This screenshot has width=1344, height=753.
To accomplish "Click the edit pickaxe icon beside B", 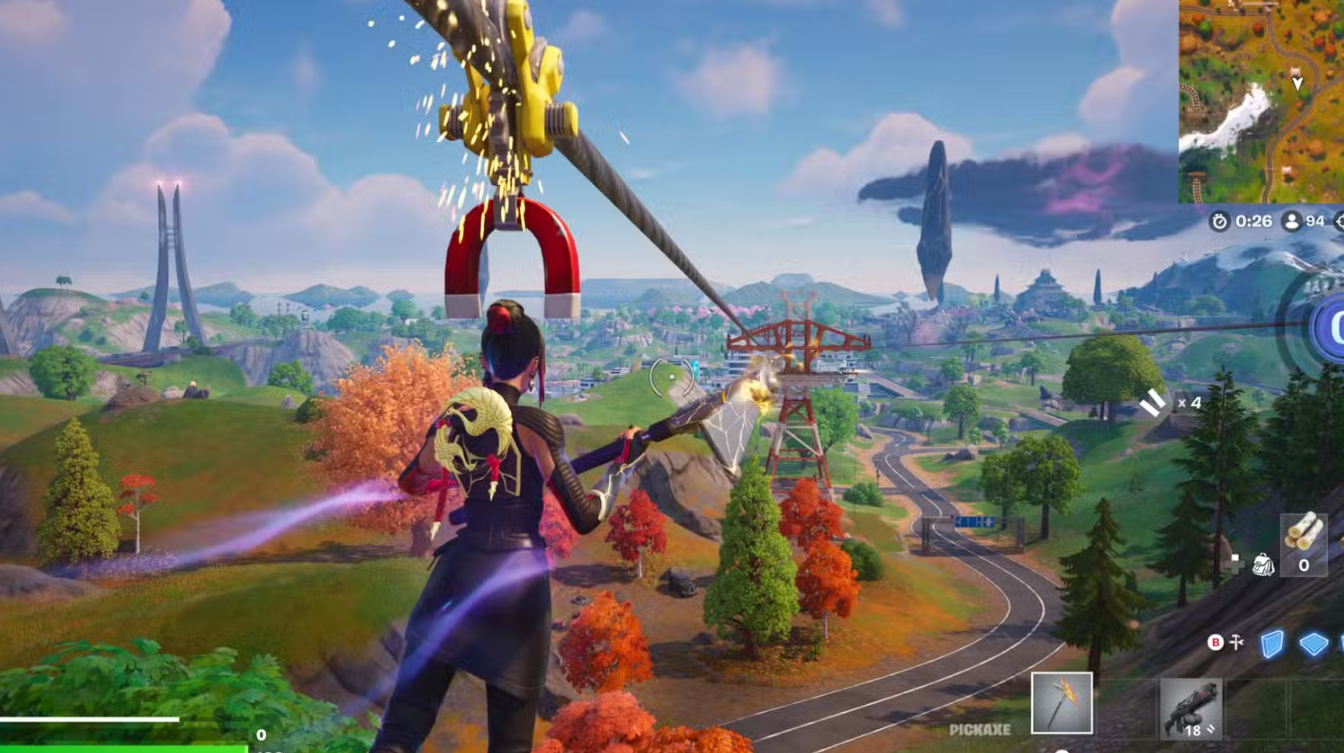I will 1236,641.
